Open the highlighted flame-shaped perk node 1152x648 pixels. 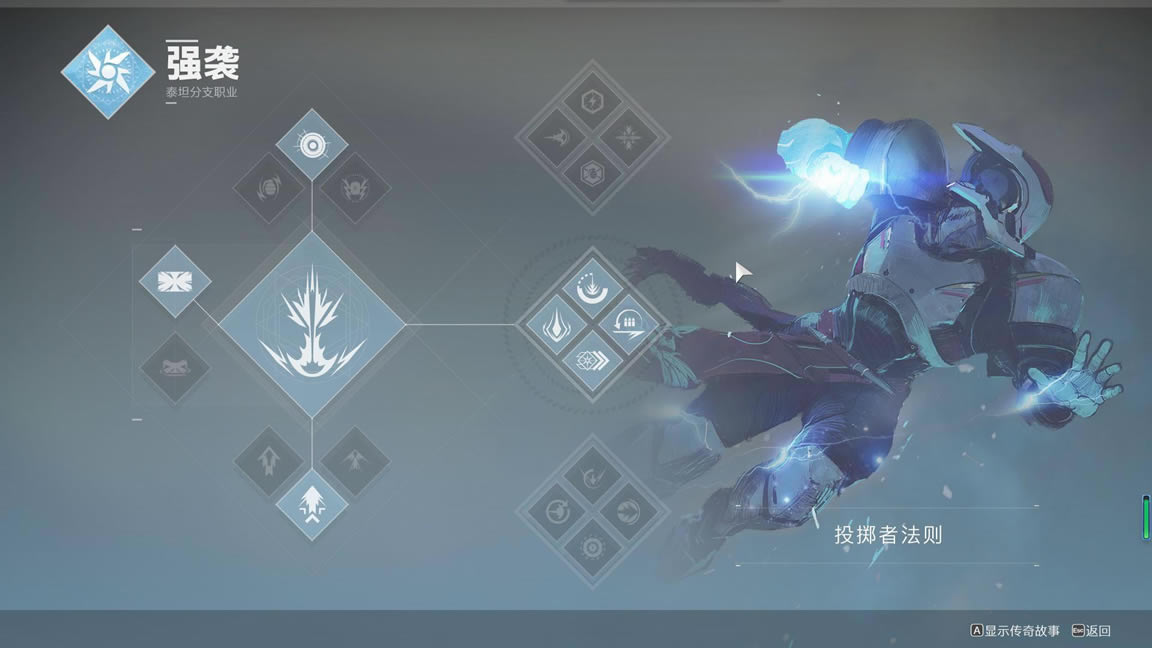(556, 325)
